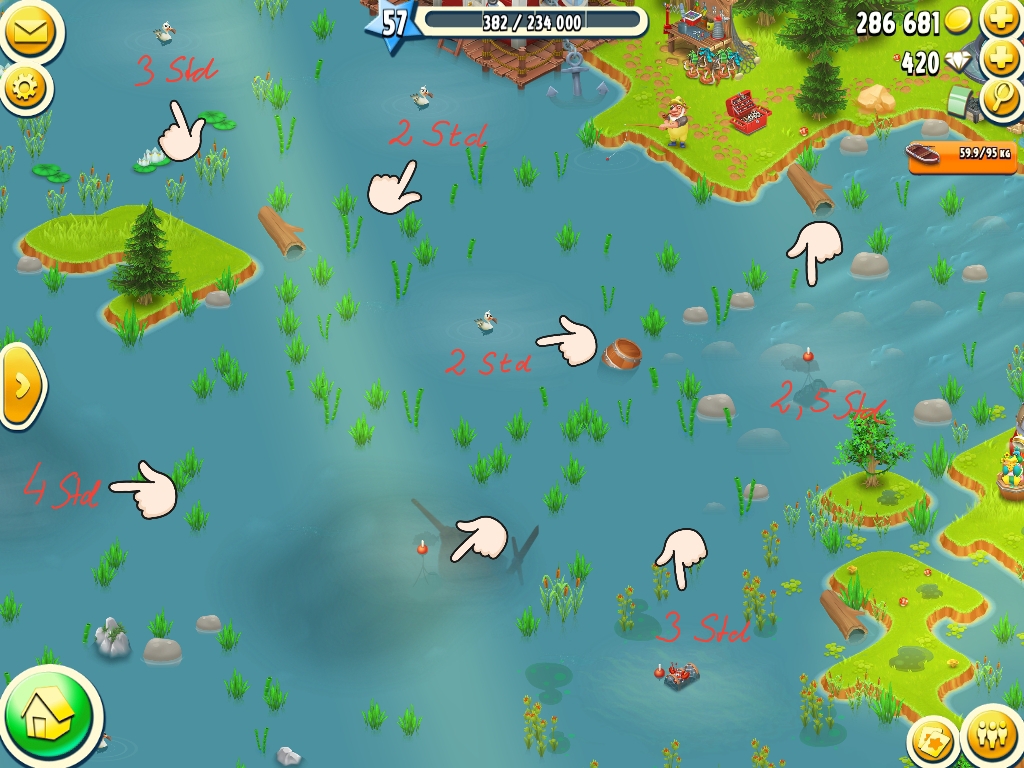The width and height of the screenshot is (1024, 768).
Task: Tap the magnifying glass button
Action: click(1000, 98)
